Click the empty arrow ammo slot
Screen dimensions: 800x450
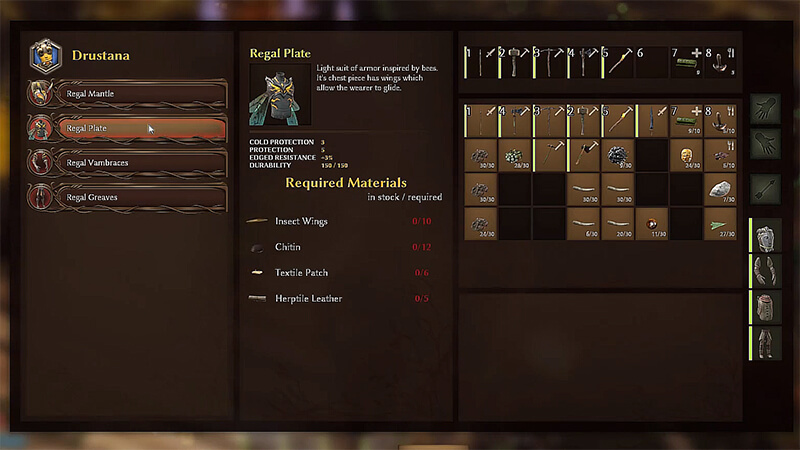click(764, 186)
